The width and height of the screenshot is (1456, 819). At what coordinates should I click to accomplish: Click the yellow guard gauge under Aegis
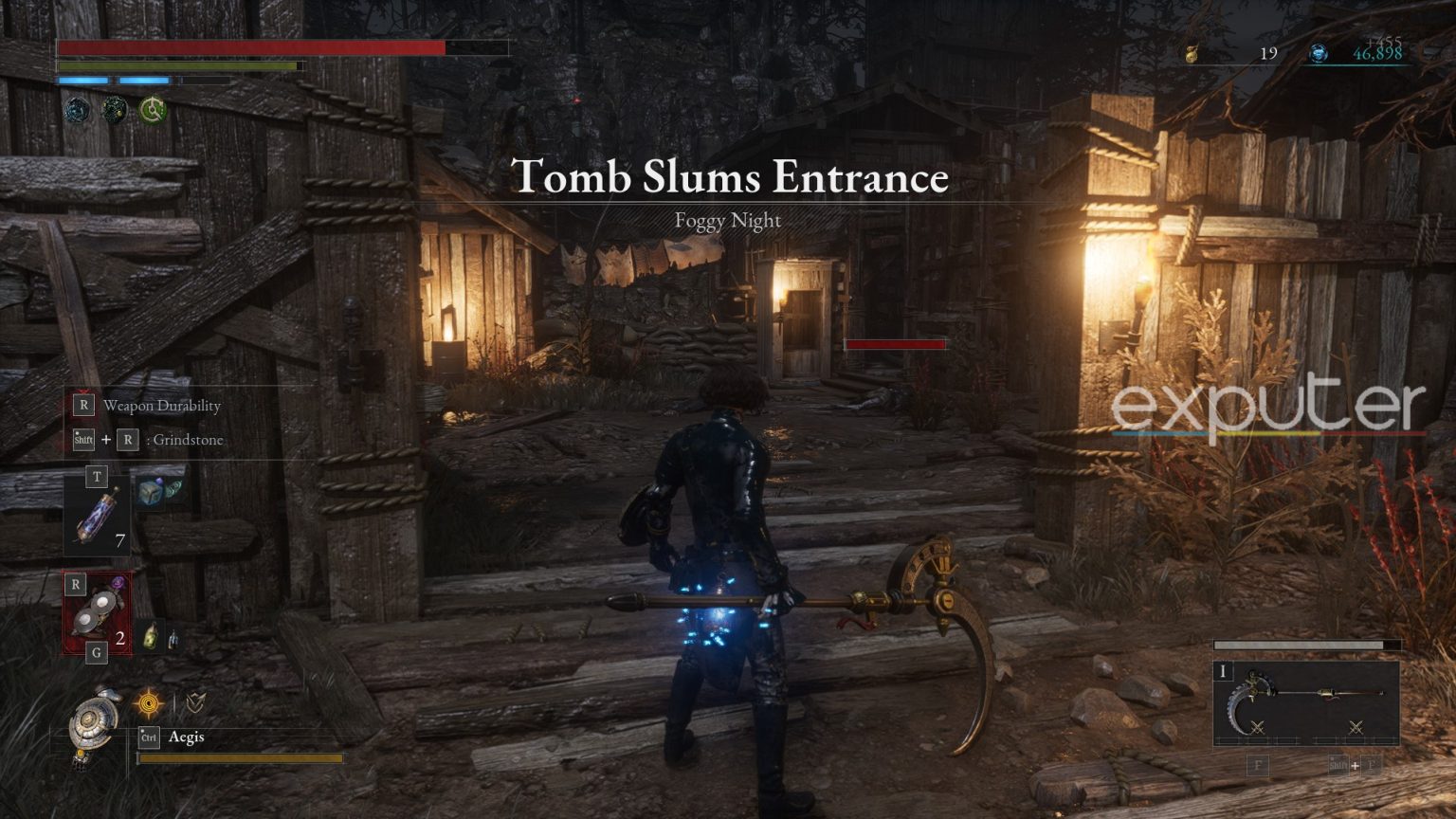242,758
